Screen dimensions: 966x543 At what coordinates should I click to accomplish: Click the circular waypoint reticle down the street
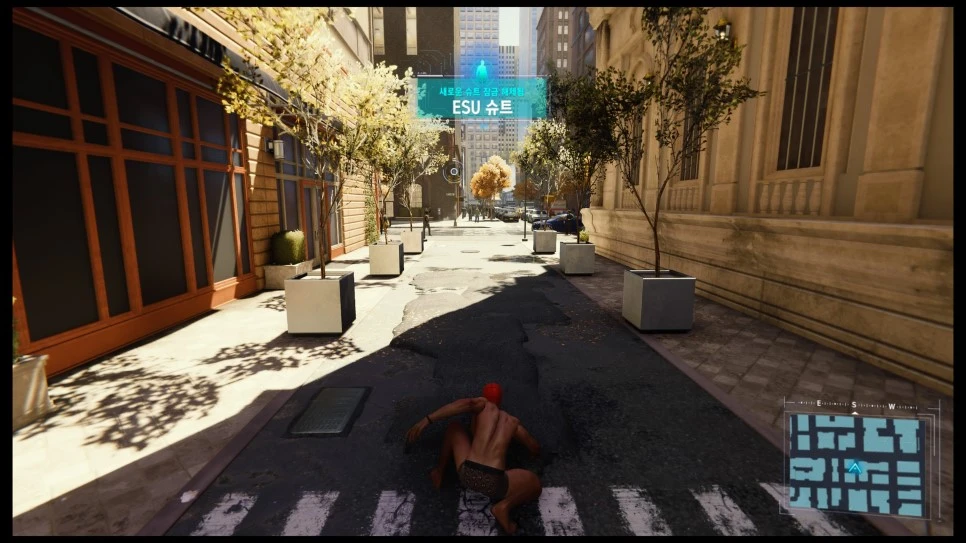click(453, 172)
